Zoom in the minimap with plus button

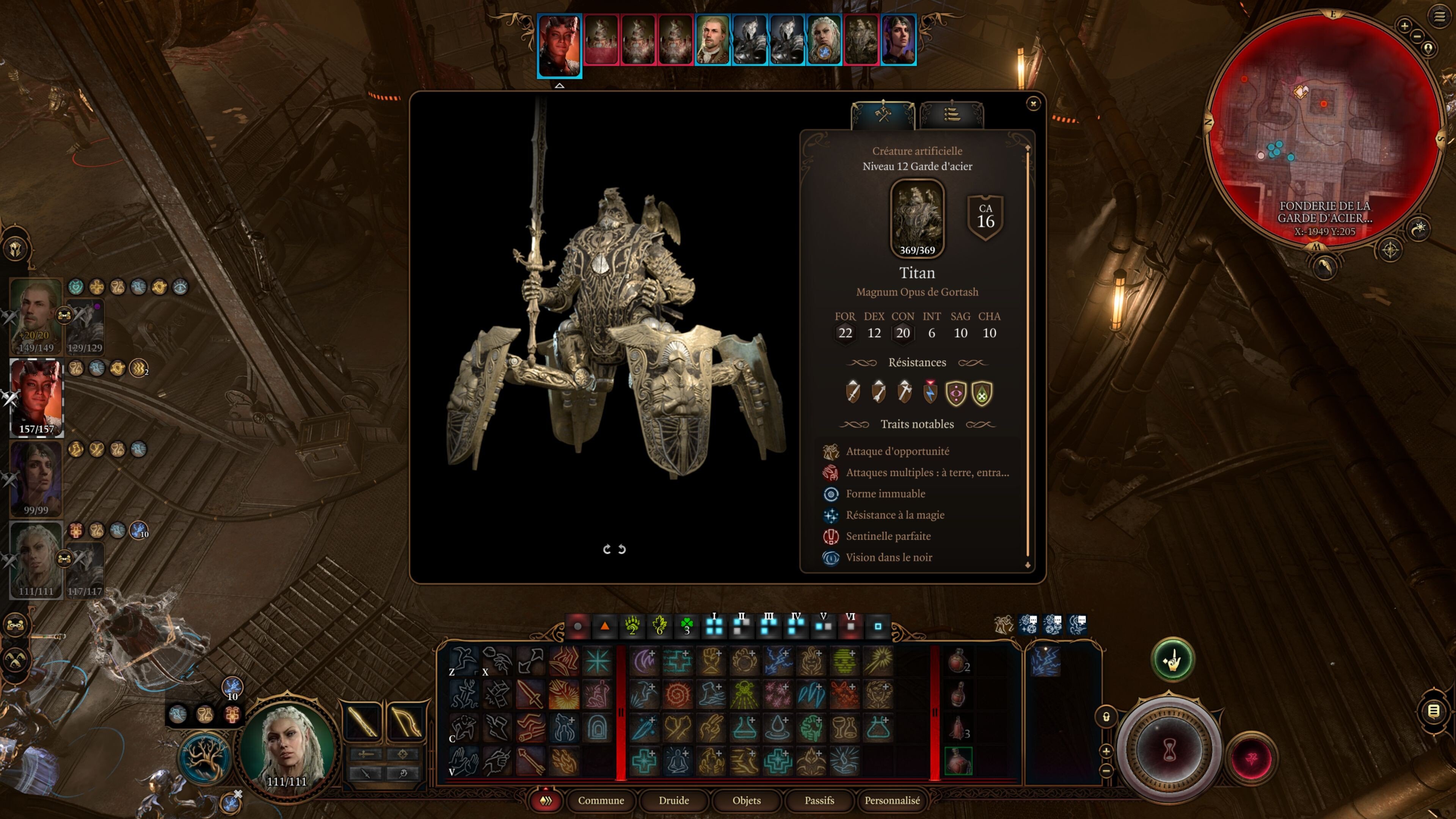click(x=1404, y=25)
